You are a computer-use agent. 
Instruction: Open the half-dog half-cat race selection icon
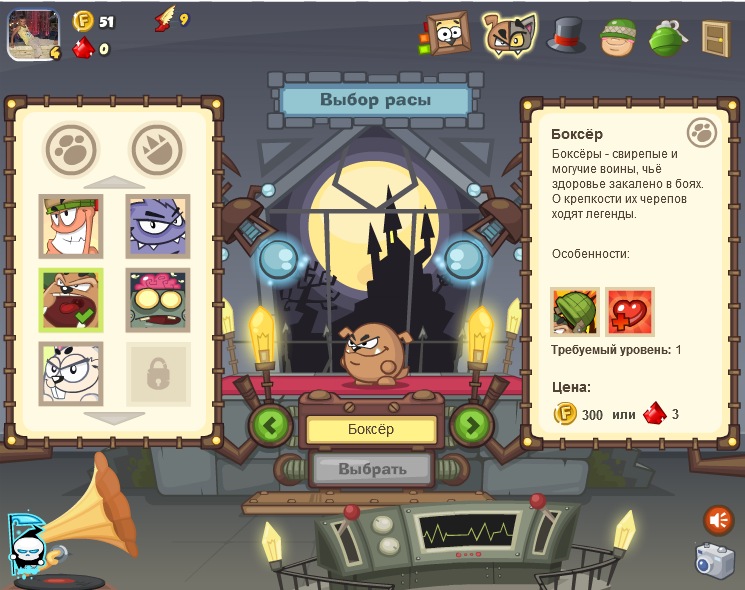[x=508, y=34]
